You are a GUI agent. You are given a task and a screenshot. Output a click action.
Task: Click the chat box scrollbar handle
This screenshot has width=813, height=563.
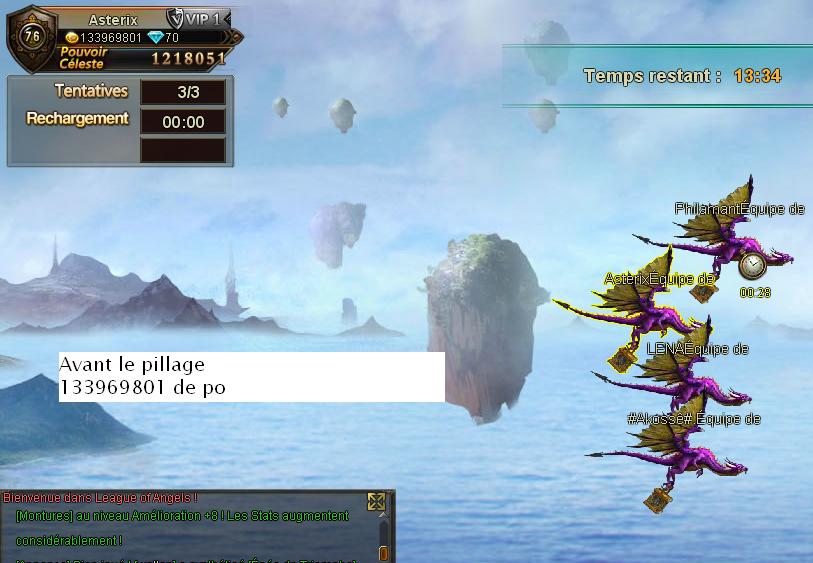[383, 552]
